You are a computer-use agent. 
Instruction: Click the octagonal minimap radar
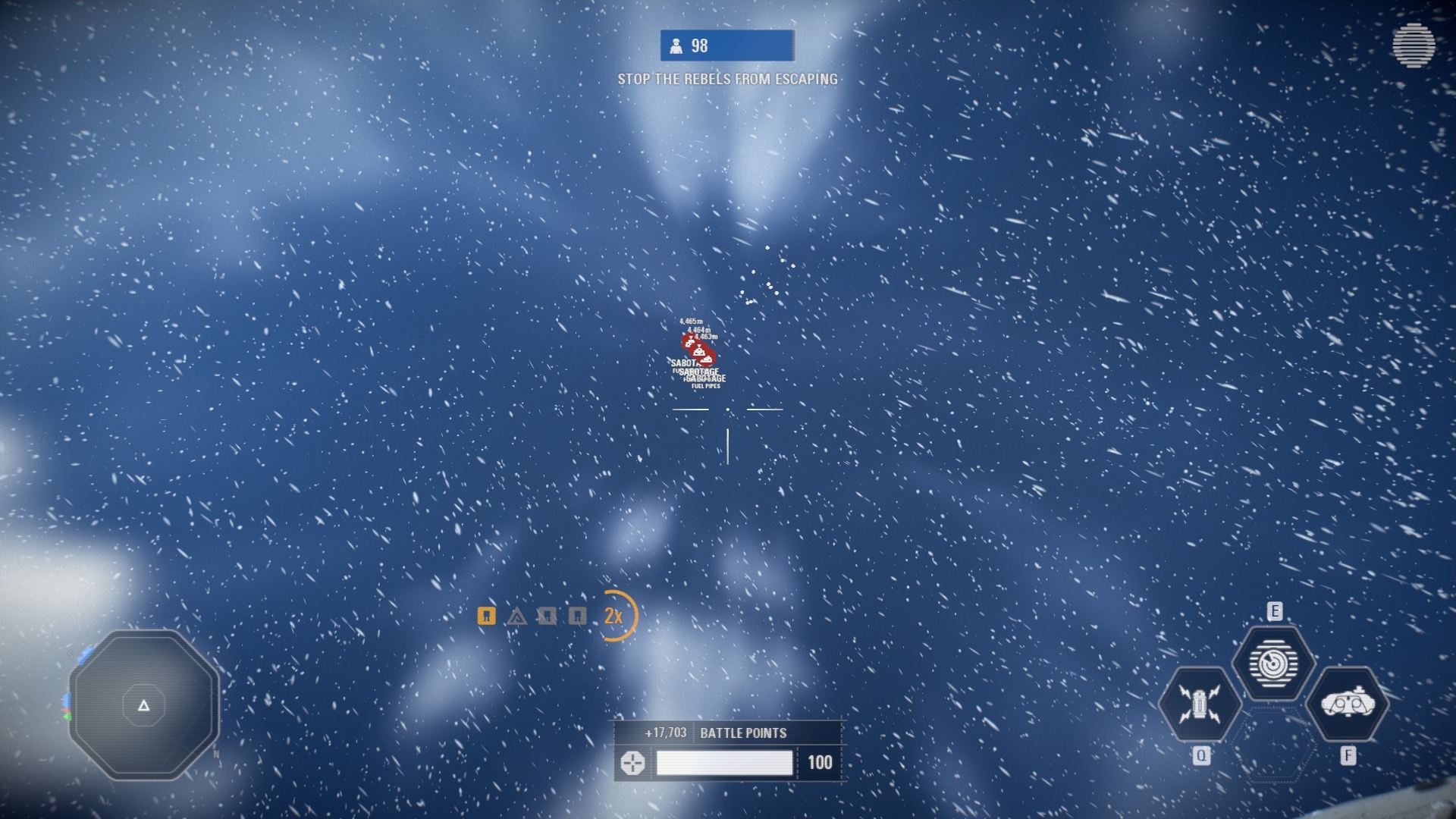click(144, 705)
